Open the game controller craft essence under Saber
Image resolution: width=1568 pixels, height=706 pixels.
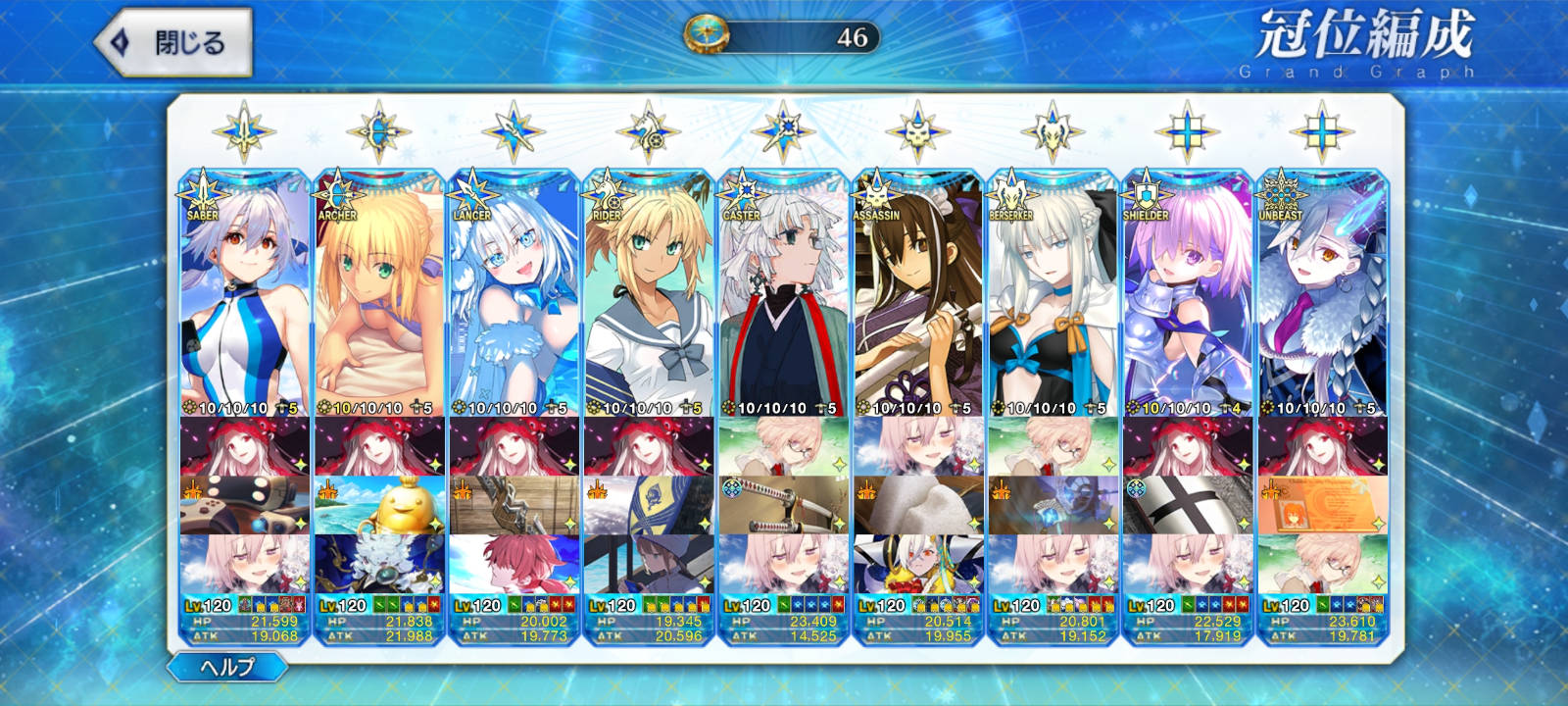[244, 505]
